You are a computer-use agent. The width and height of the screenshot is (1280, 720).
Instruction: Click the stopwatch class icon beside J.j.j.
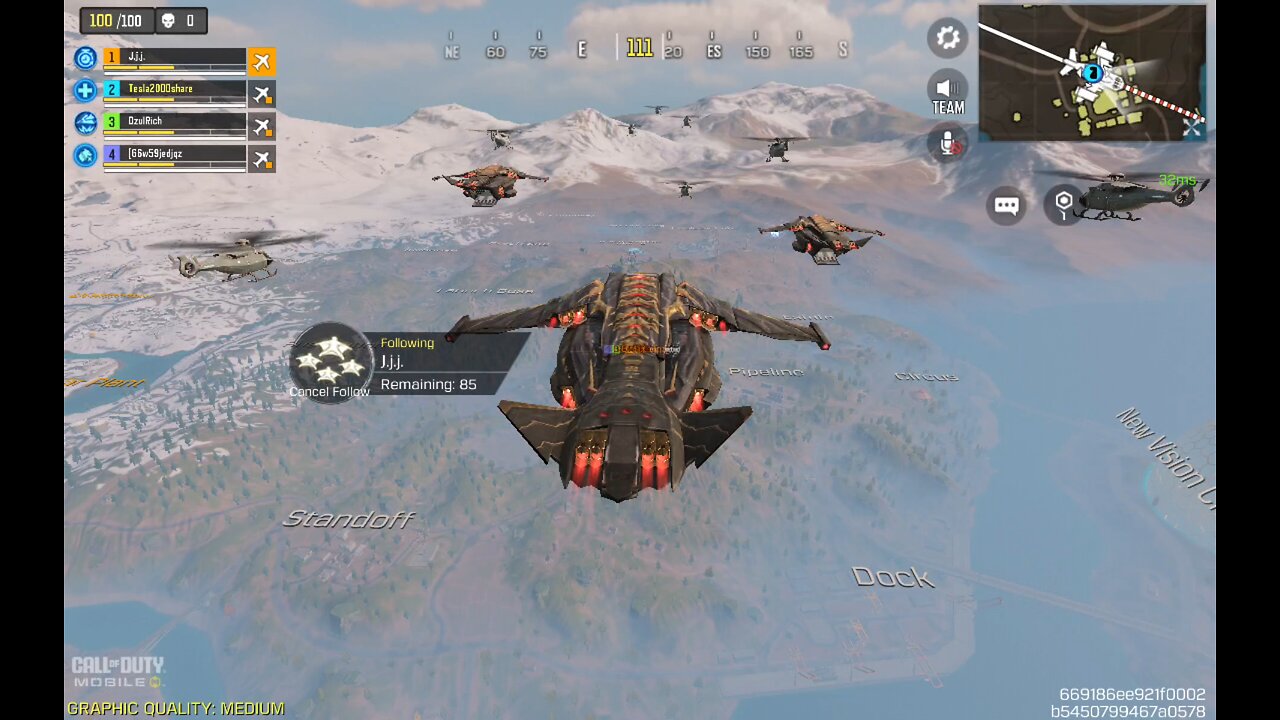pyautogui.click(x=86, y=58)
